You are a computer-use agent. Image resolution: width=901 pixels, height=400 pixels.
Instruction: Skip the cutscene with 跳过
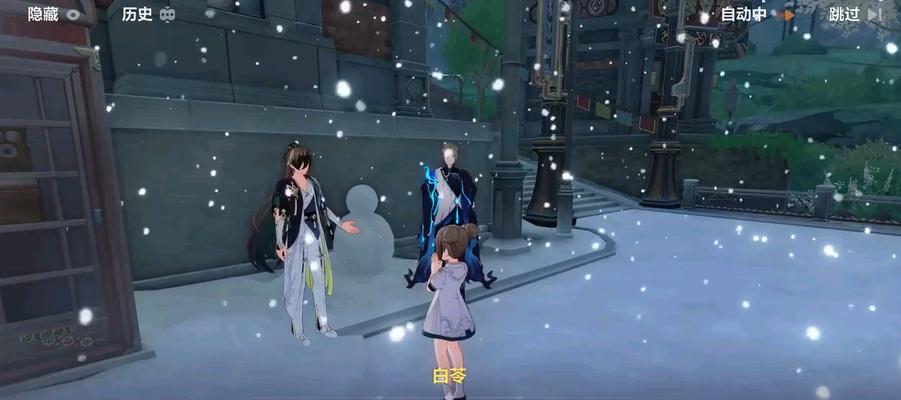[x=856, y=14]
